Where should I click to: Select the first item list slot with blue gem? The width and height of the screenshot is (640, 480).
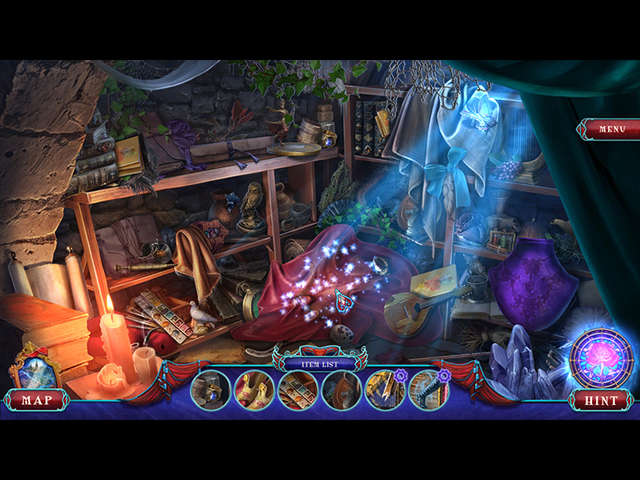click(211, 390)
